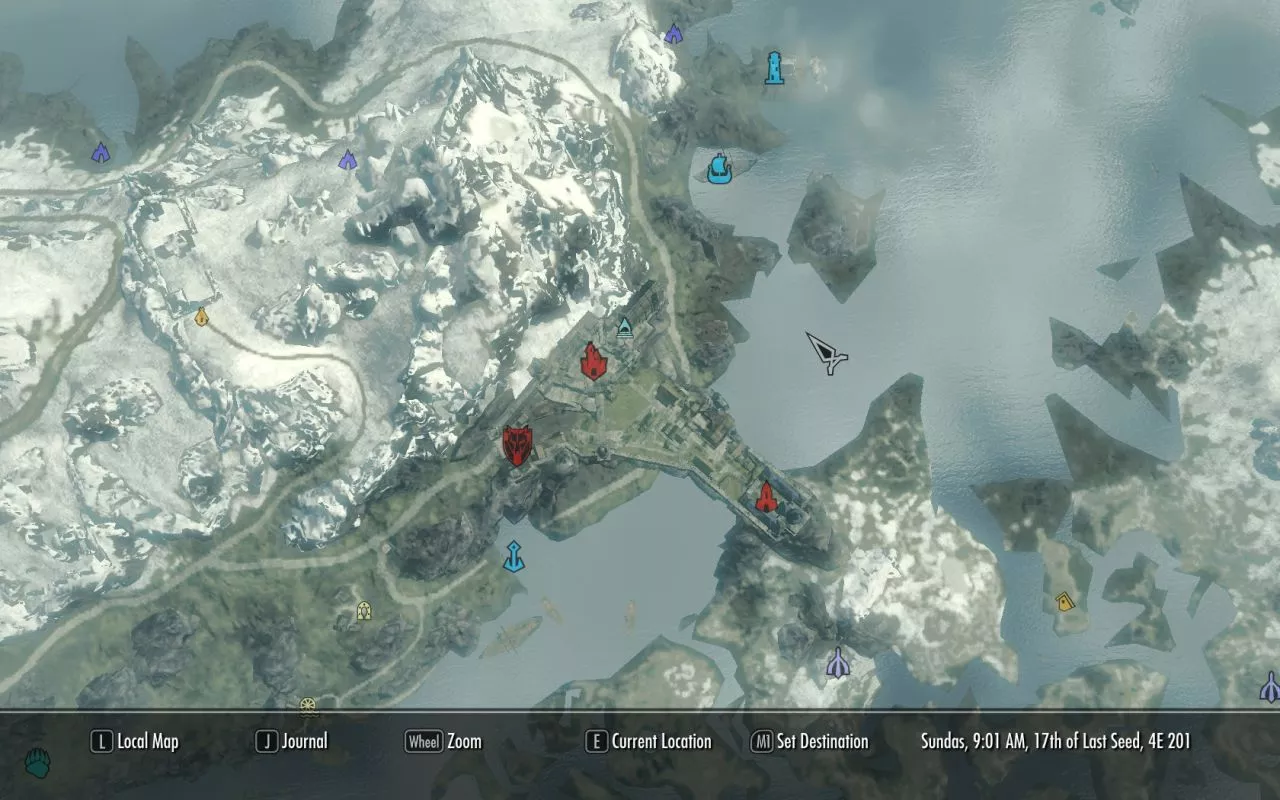Select the yellow house marker on the island
This screenshot has width=1280, height=800.
click(1064, 601)
